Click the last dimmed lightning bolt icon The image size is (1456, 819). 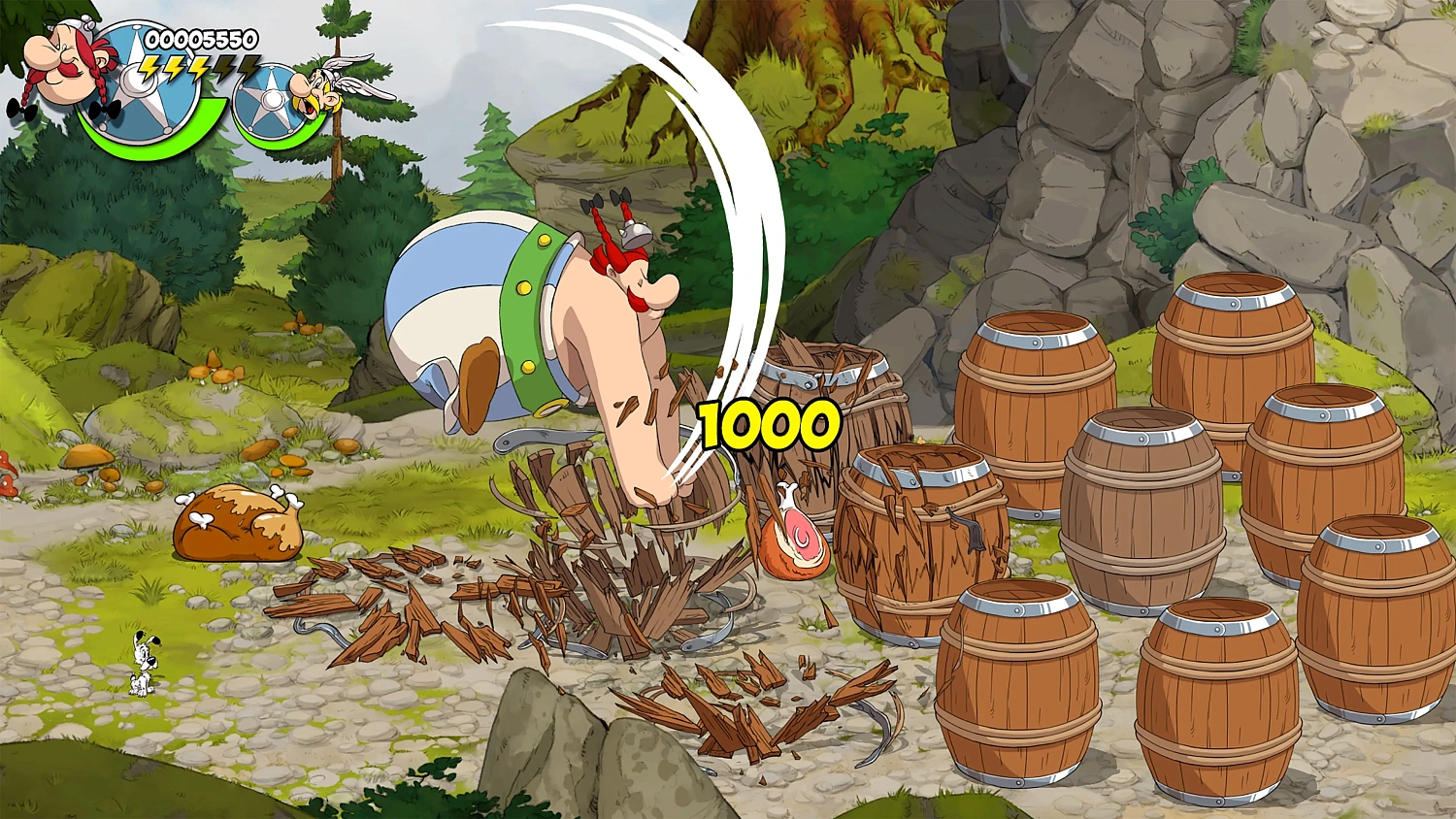248,66
